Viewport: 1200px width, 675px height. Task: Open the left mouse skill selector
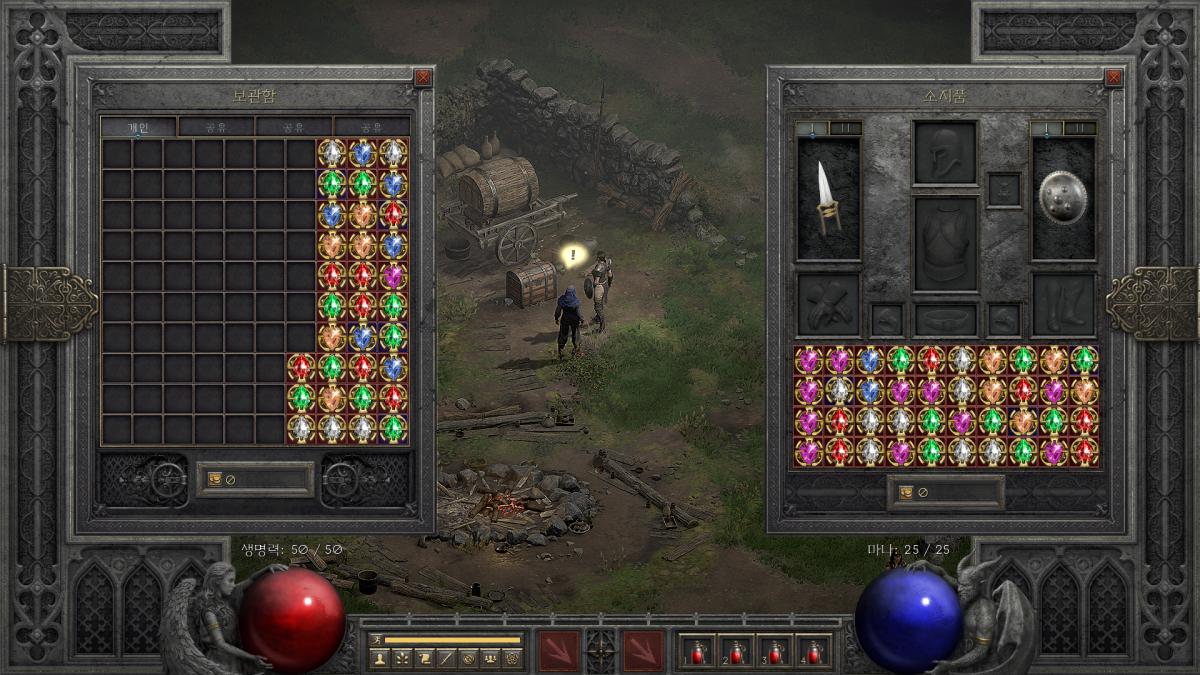point(558,650)
